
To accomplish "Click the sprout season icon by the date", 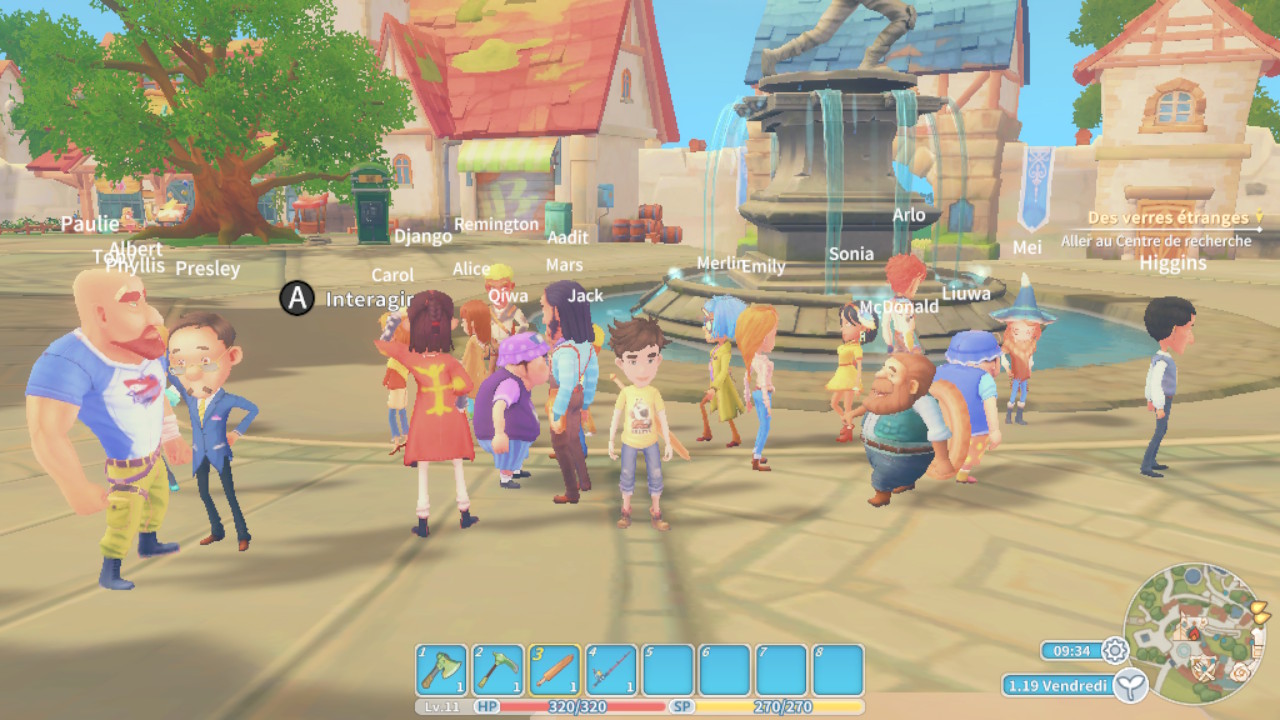I will tap(1131, 685).
